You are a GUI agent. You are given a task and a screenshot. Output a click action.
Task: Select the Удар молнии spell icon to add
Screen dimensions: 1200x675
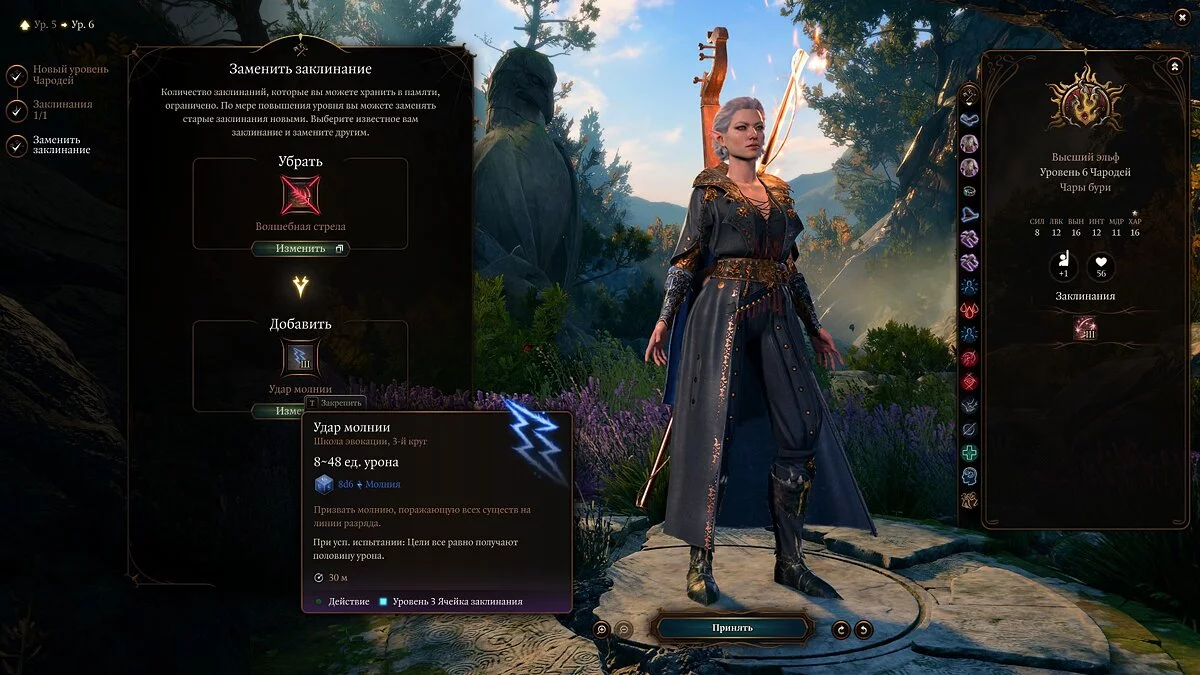[300, 358]
